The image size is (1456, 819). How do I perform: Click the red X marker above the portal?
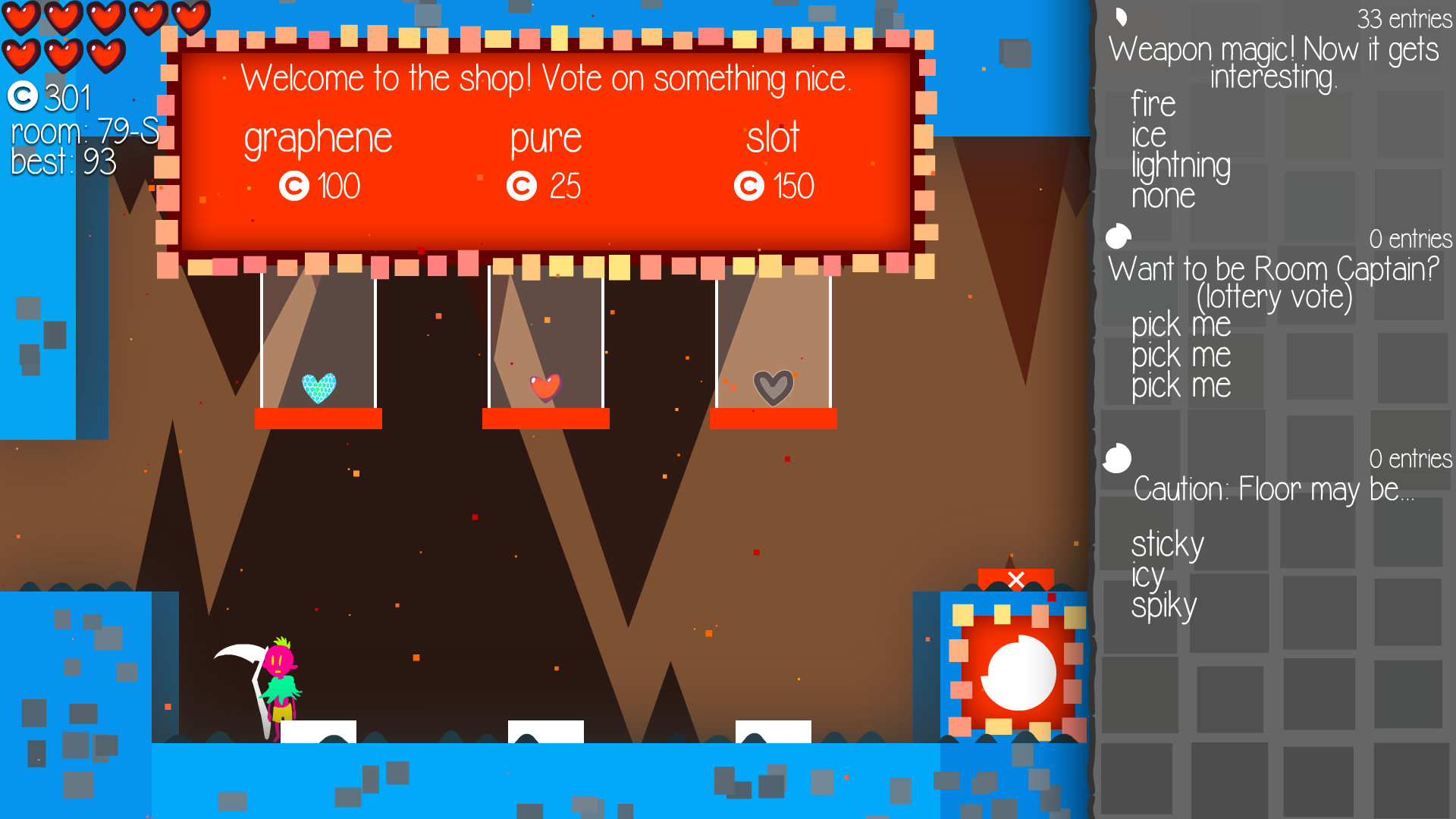1016,580
